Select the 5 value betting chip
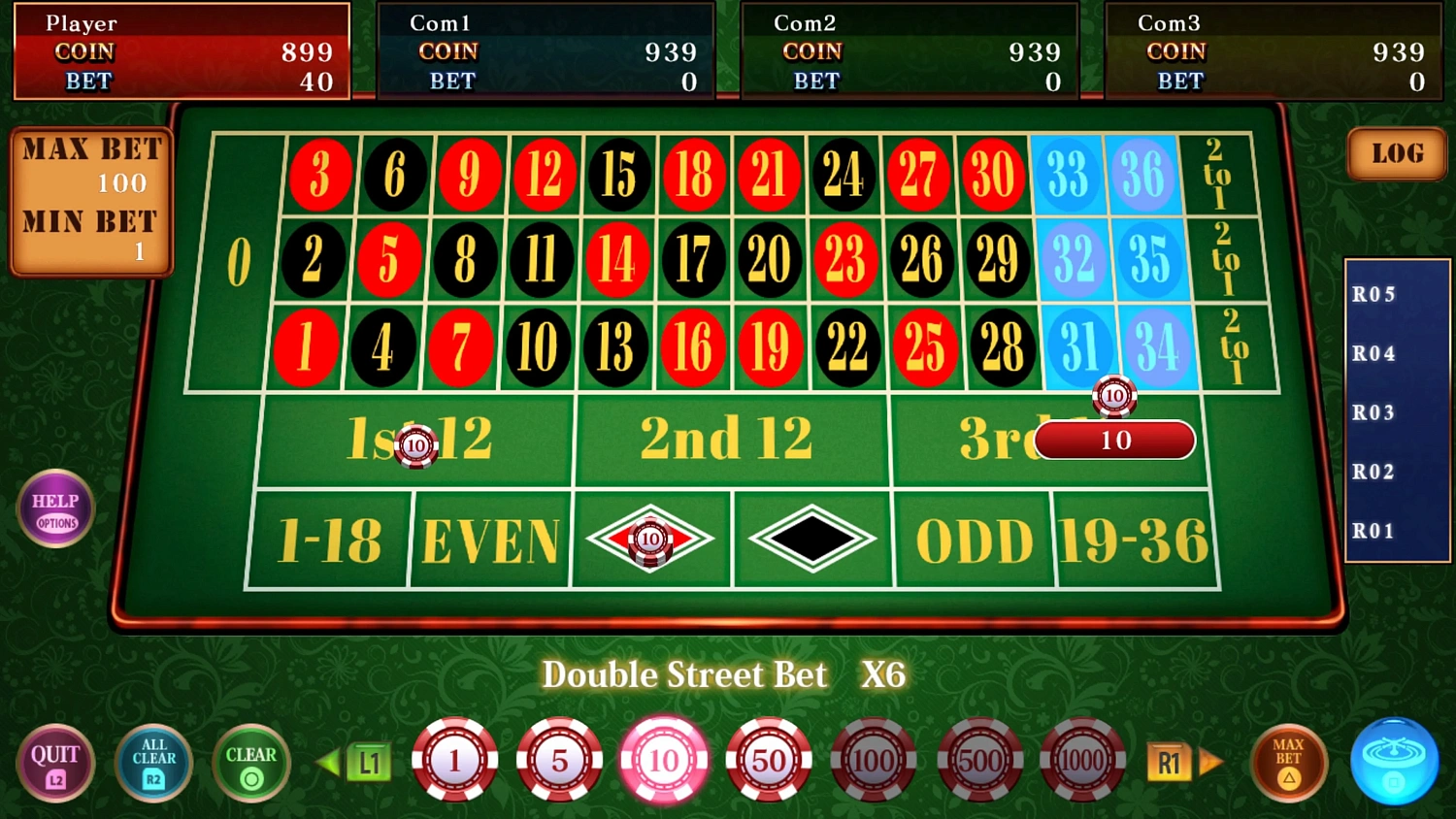This screenshot has width=1456, height=819. [x=560, y=761]
